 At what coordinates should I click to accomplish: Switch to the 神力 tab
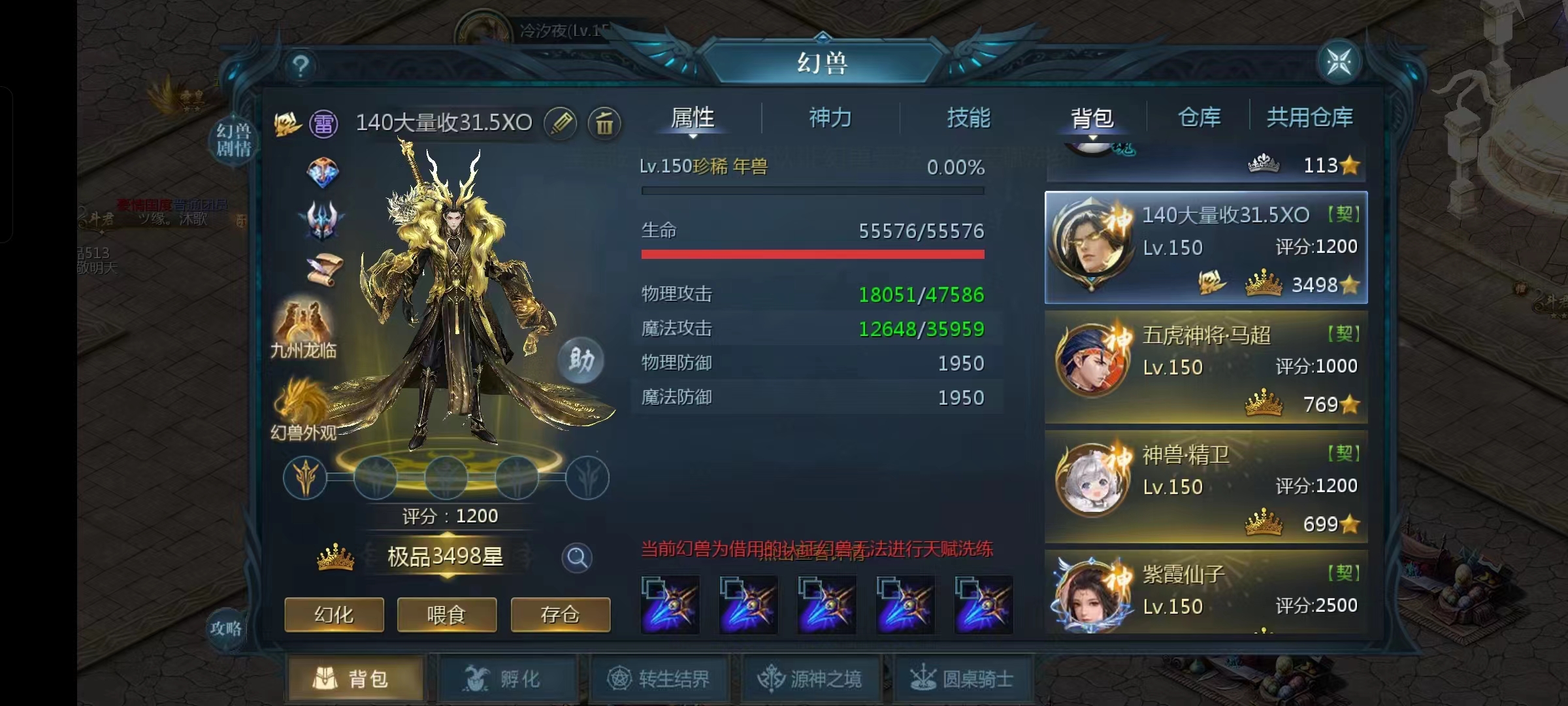click(830, 118)
